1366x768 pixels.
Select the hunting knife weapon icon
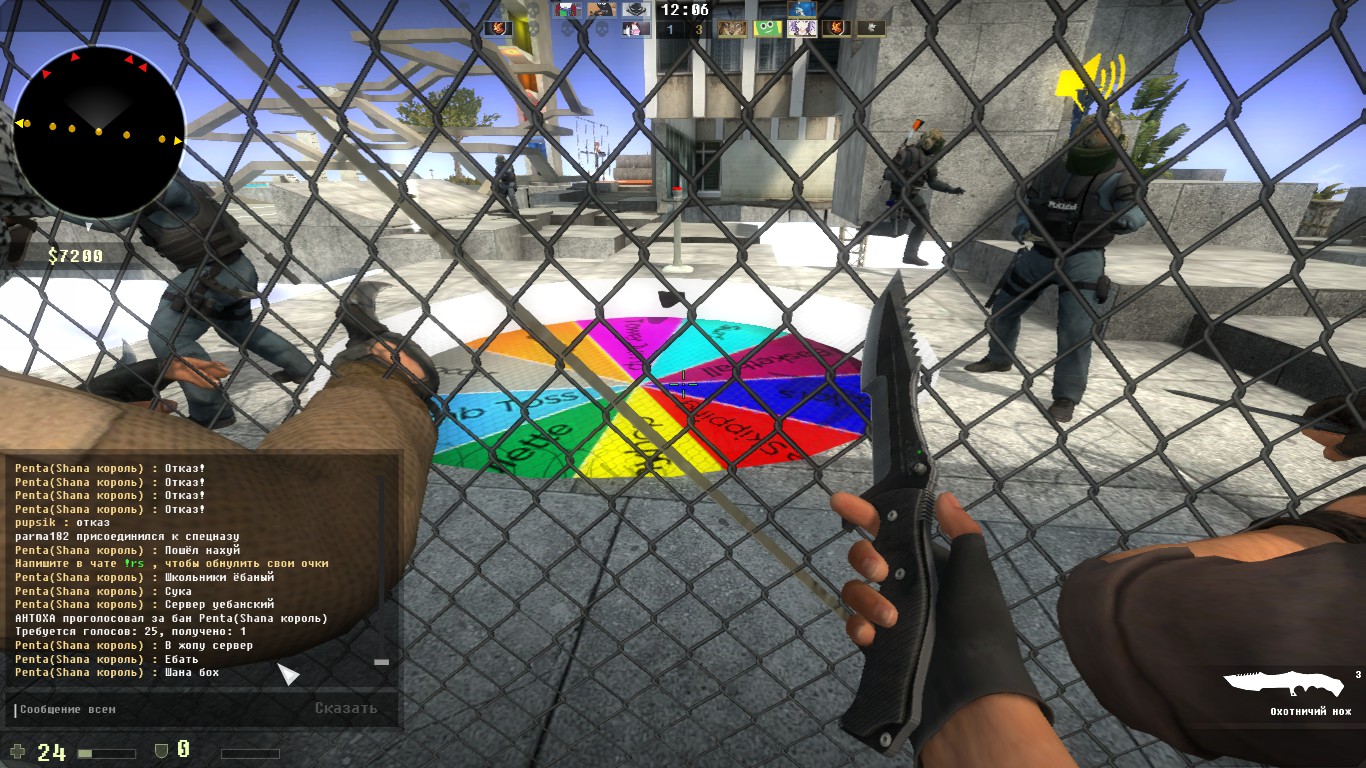tap(1284, 684)
